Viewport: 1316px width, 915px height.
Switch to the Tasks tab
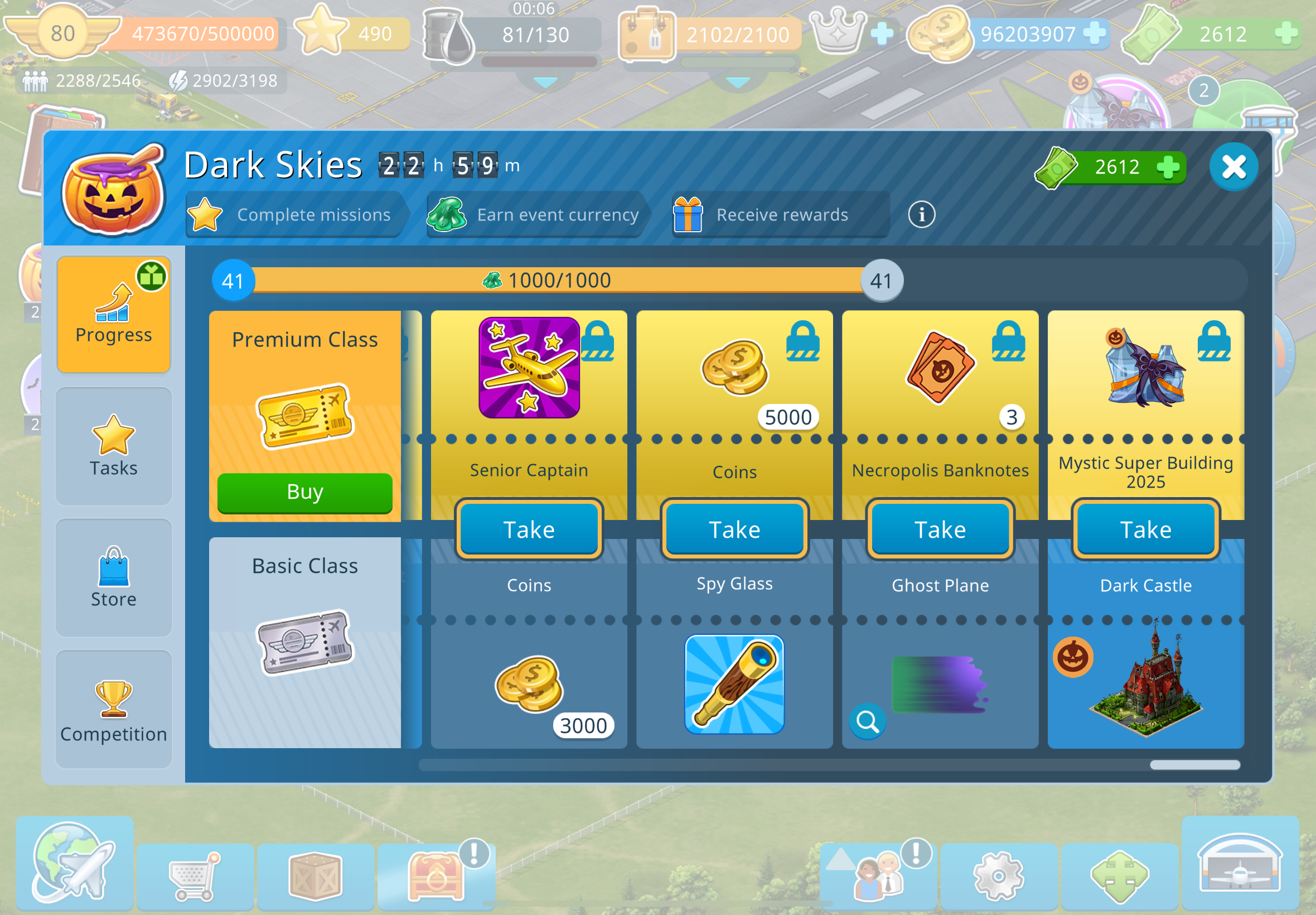point(113,446)
